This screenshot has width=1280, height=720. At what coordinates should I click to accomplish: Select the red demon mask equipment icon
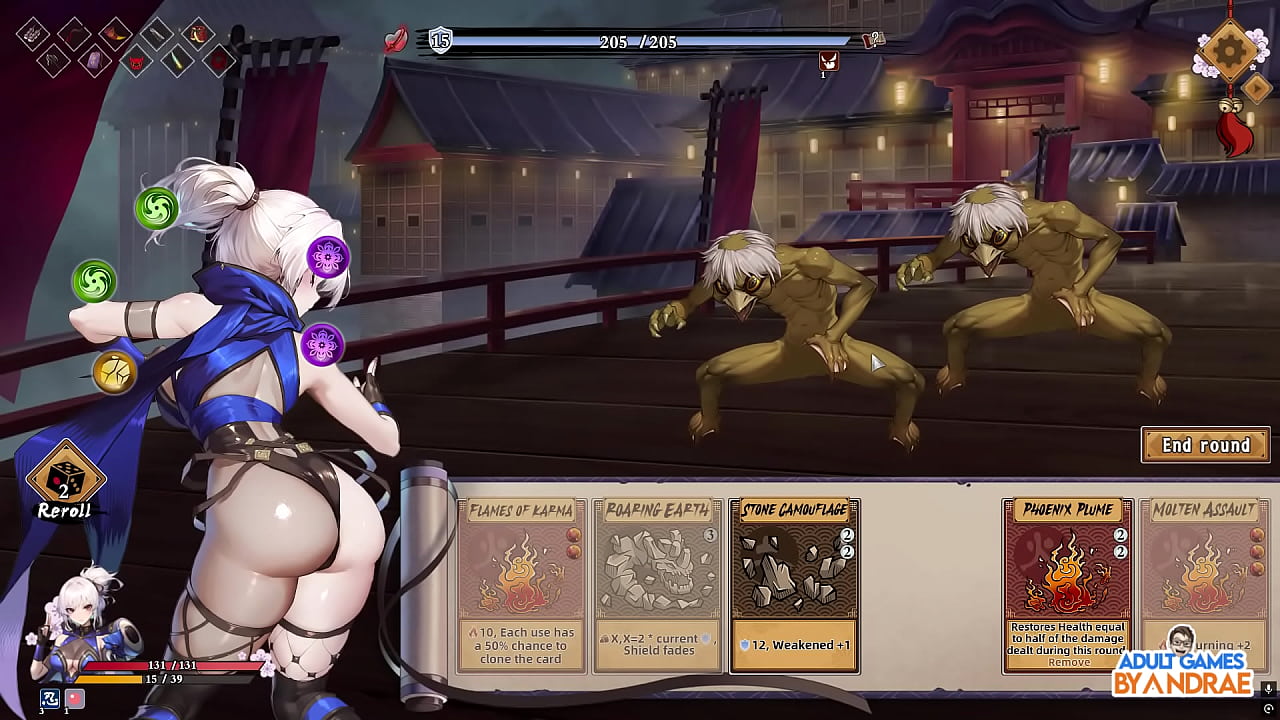click(x=135, y=62)
